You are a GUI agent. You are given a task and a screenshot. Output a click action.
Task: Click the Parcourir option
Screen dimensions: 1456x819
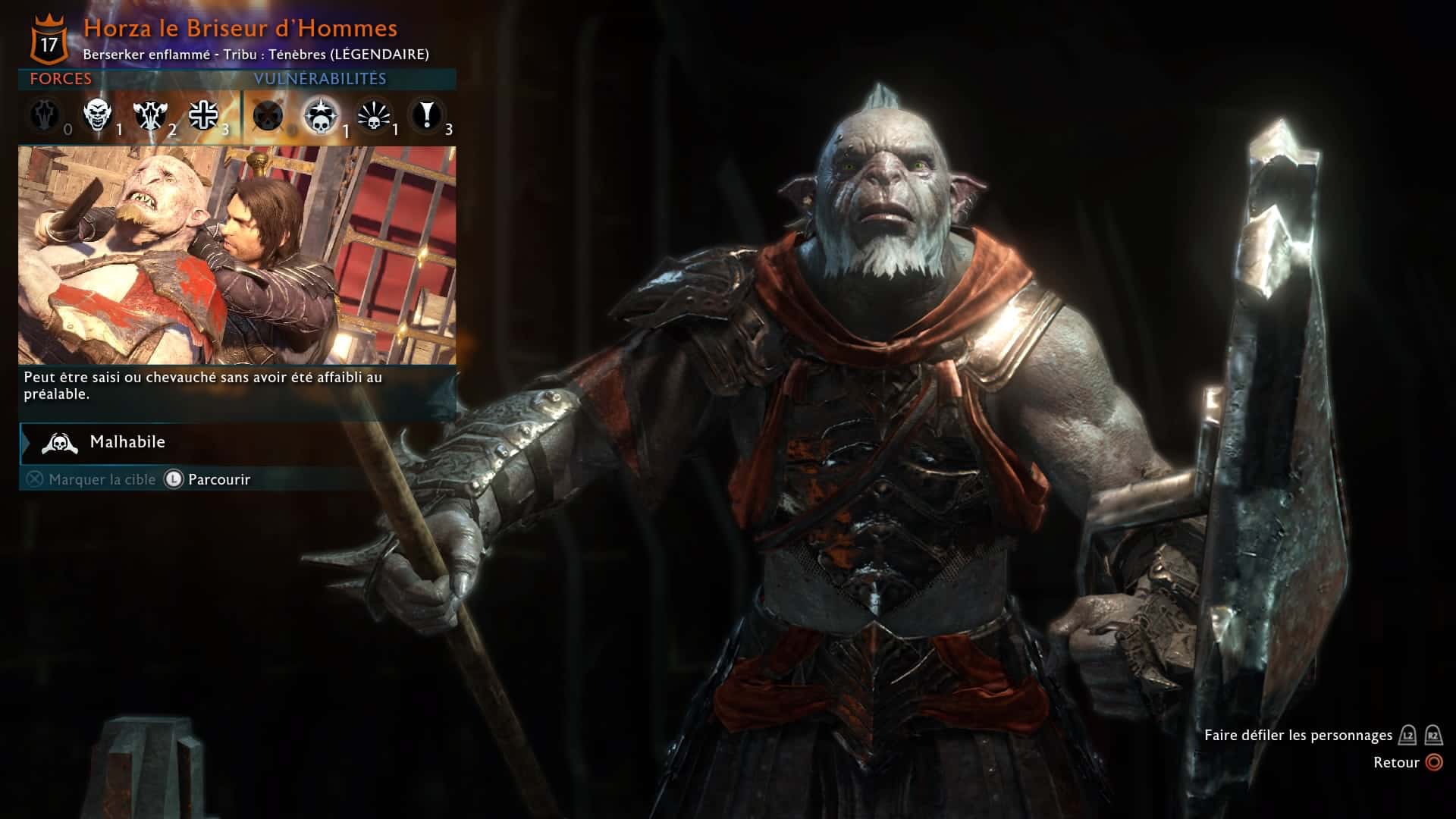218,479
